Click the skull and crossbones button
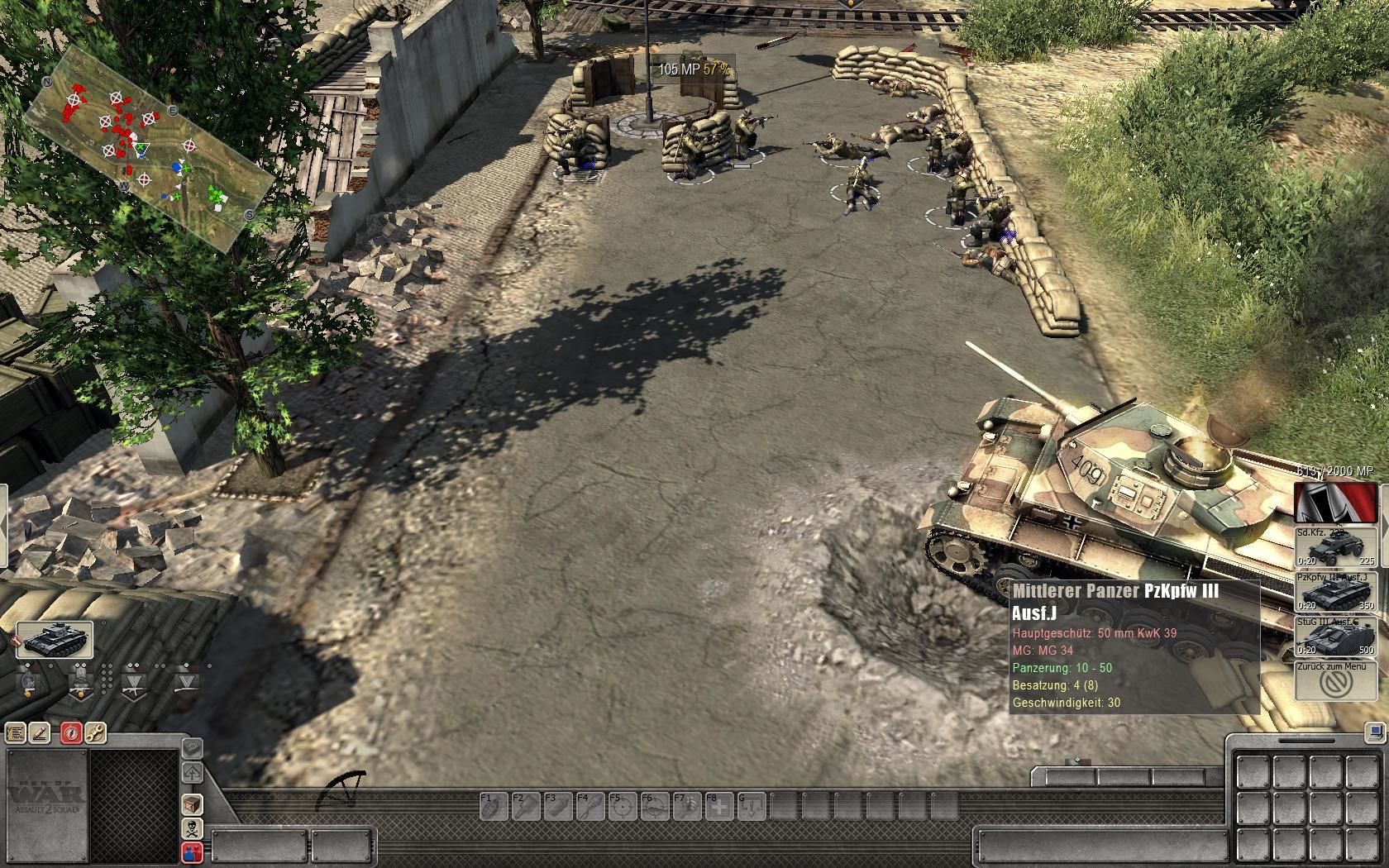 pos(192,828)
